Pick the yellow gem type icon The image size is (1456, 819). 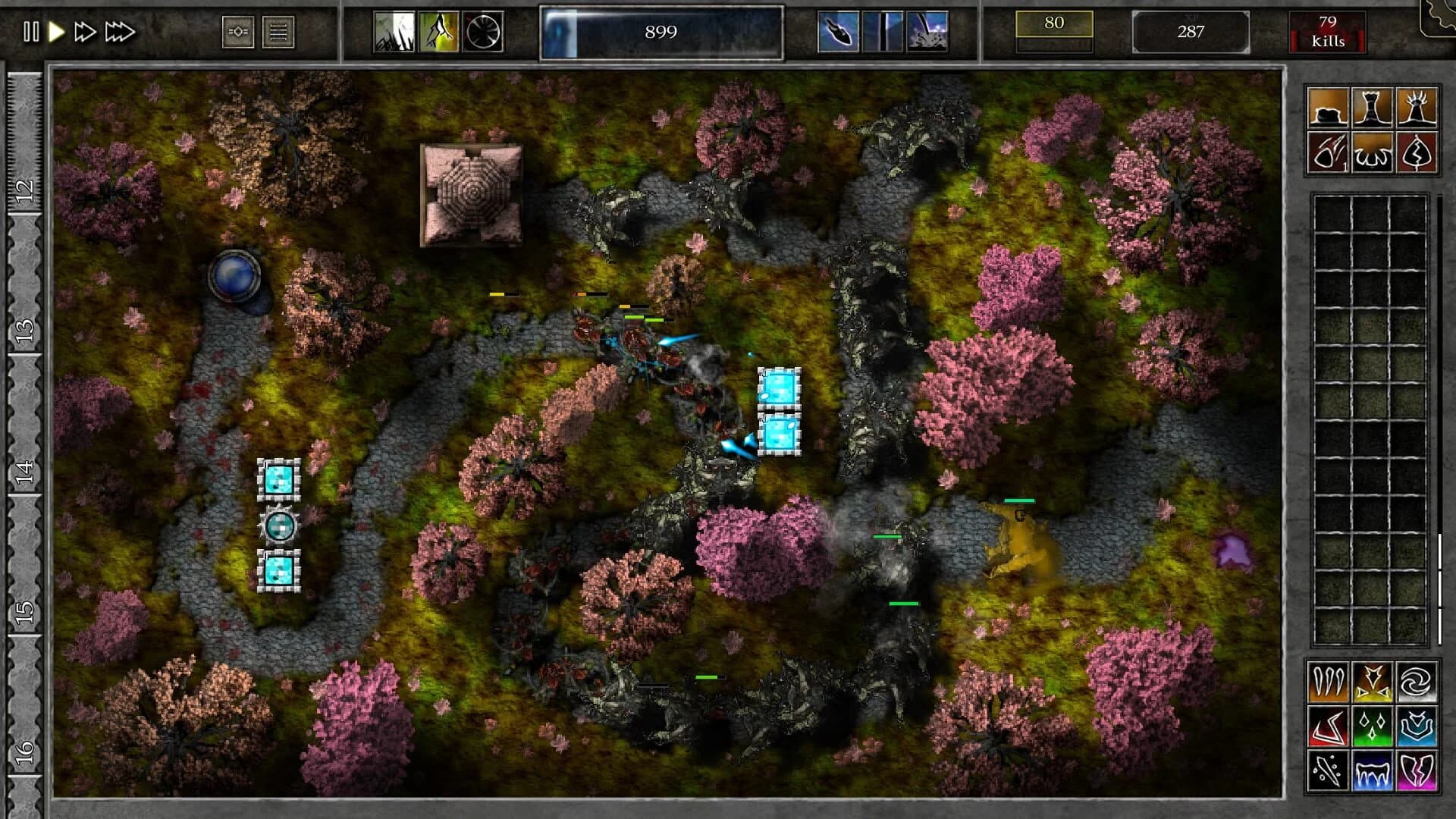click(x=1373, y=682)
